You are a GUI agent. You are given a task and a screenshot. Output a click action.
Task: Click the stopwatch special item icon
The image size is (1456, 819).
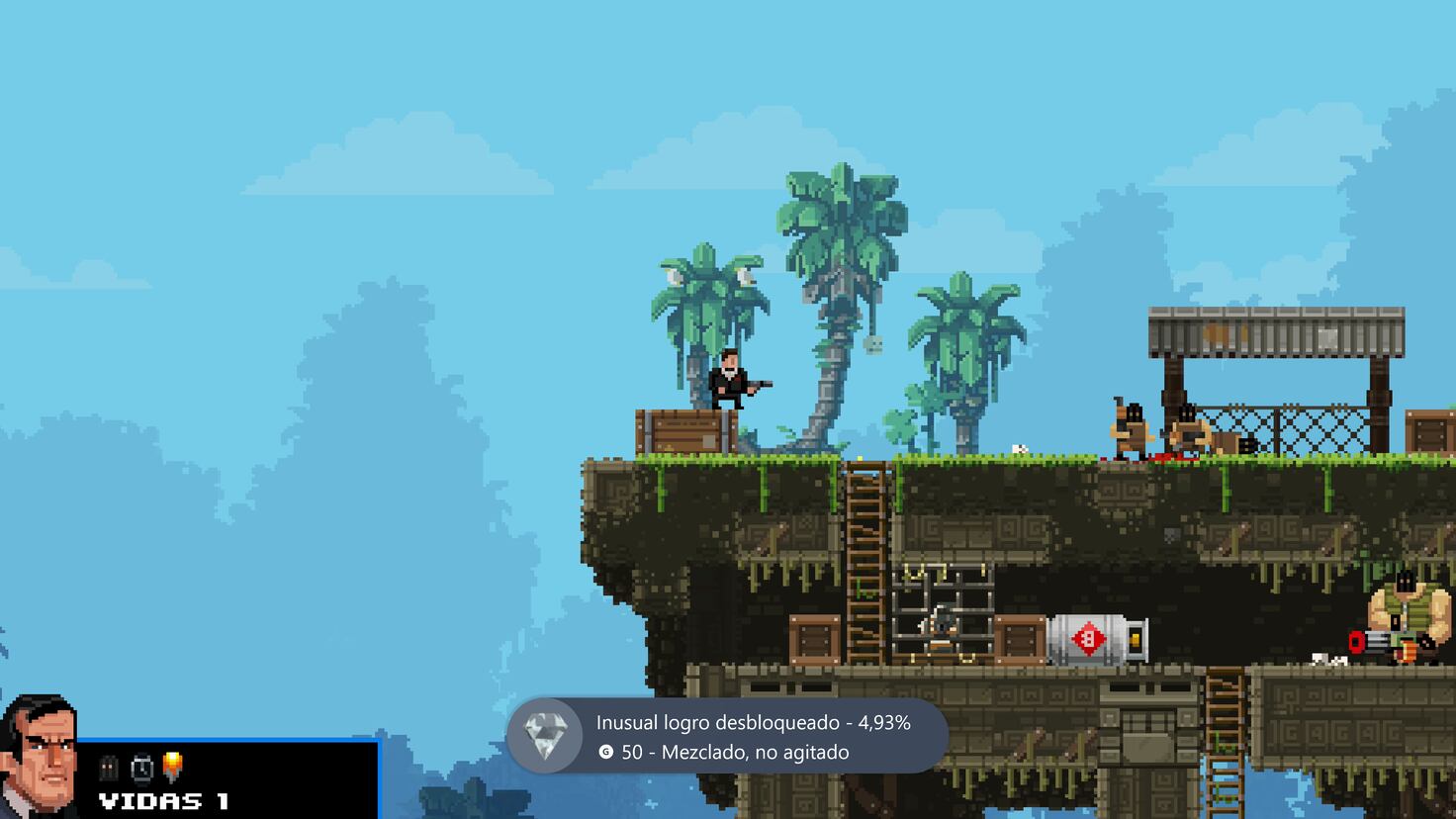coord(141,770)
